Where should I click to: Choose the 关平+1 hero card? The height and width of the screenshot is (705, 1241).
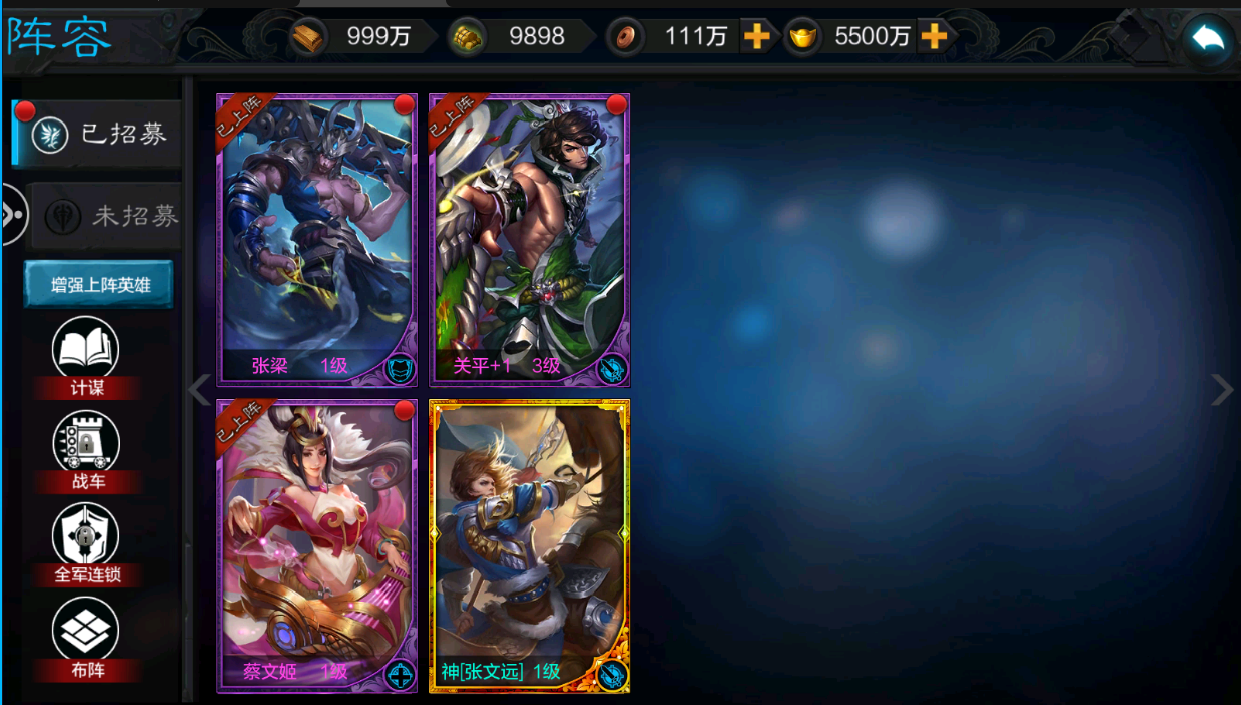click(529, 240)
